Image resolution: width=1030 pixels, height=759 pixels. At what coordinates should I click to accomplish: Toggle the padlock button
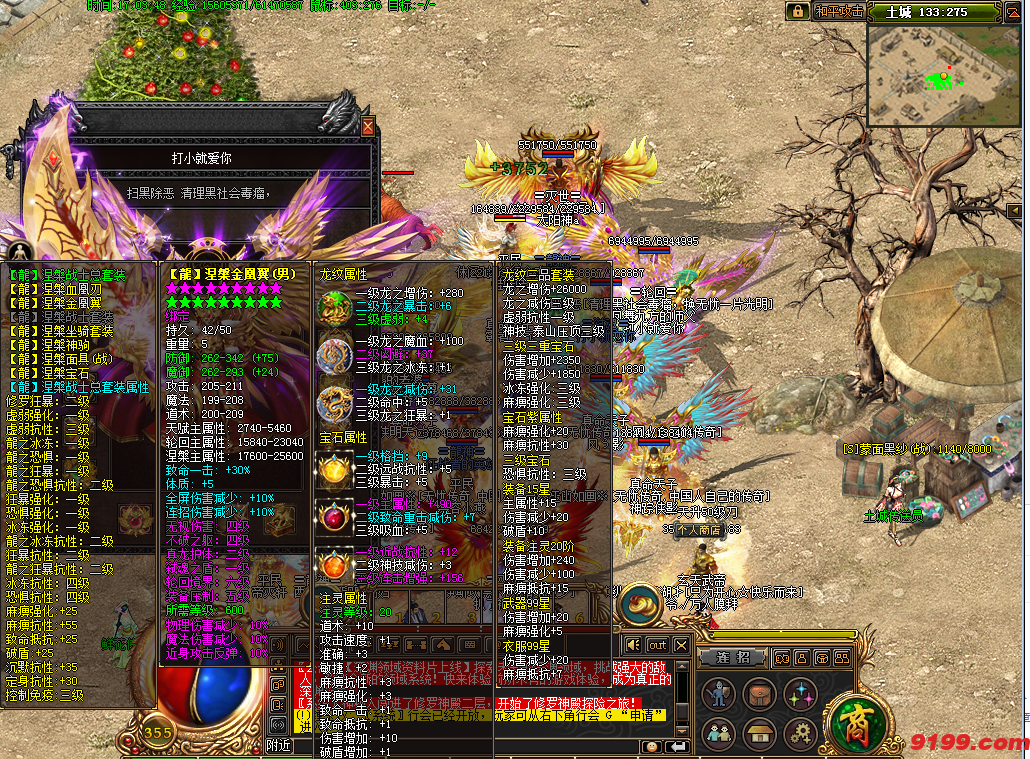pyautogui.click(x=797, y=11)
